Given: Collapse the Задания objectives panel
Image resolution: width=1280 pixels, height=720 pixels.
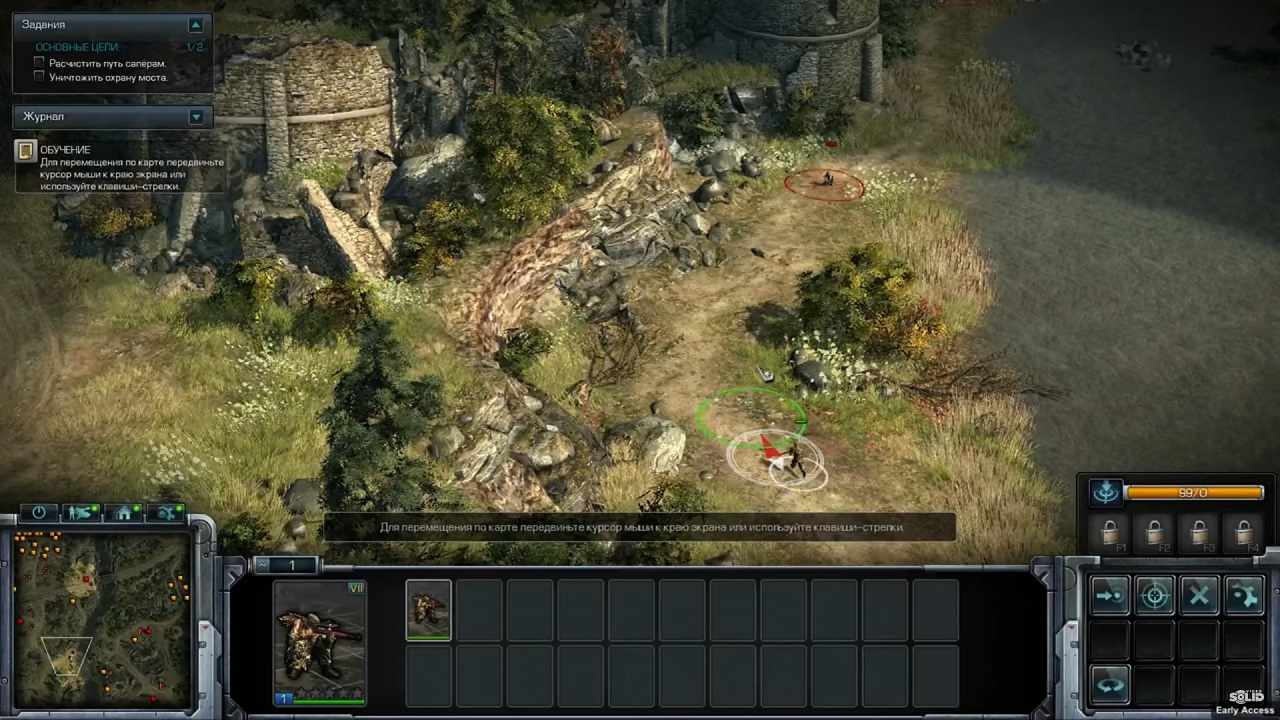Looking at the screenshot, I should pyautogui.click(x=196, y=25).
